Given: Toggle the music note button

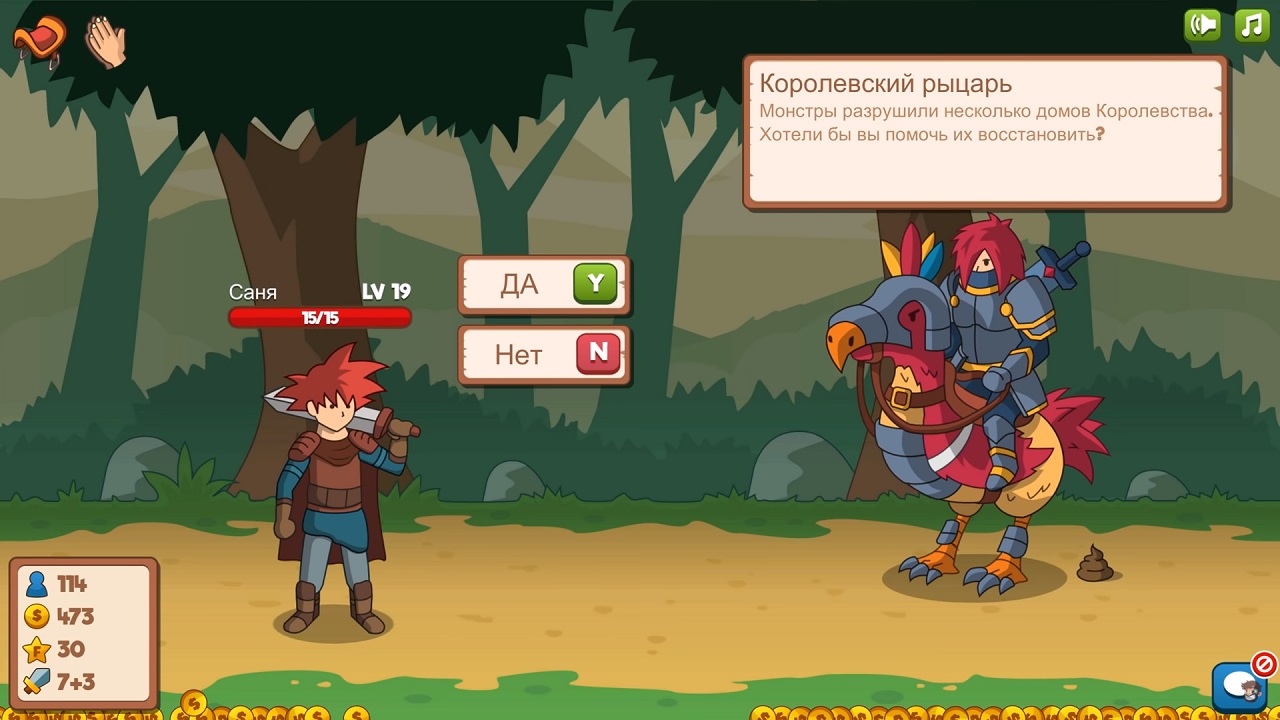Looking at the screenshot, I should (x=1252, y=25).
